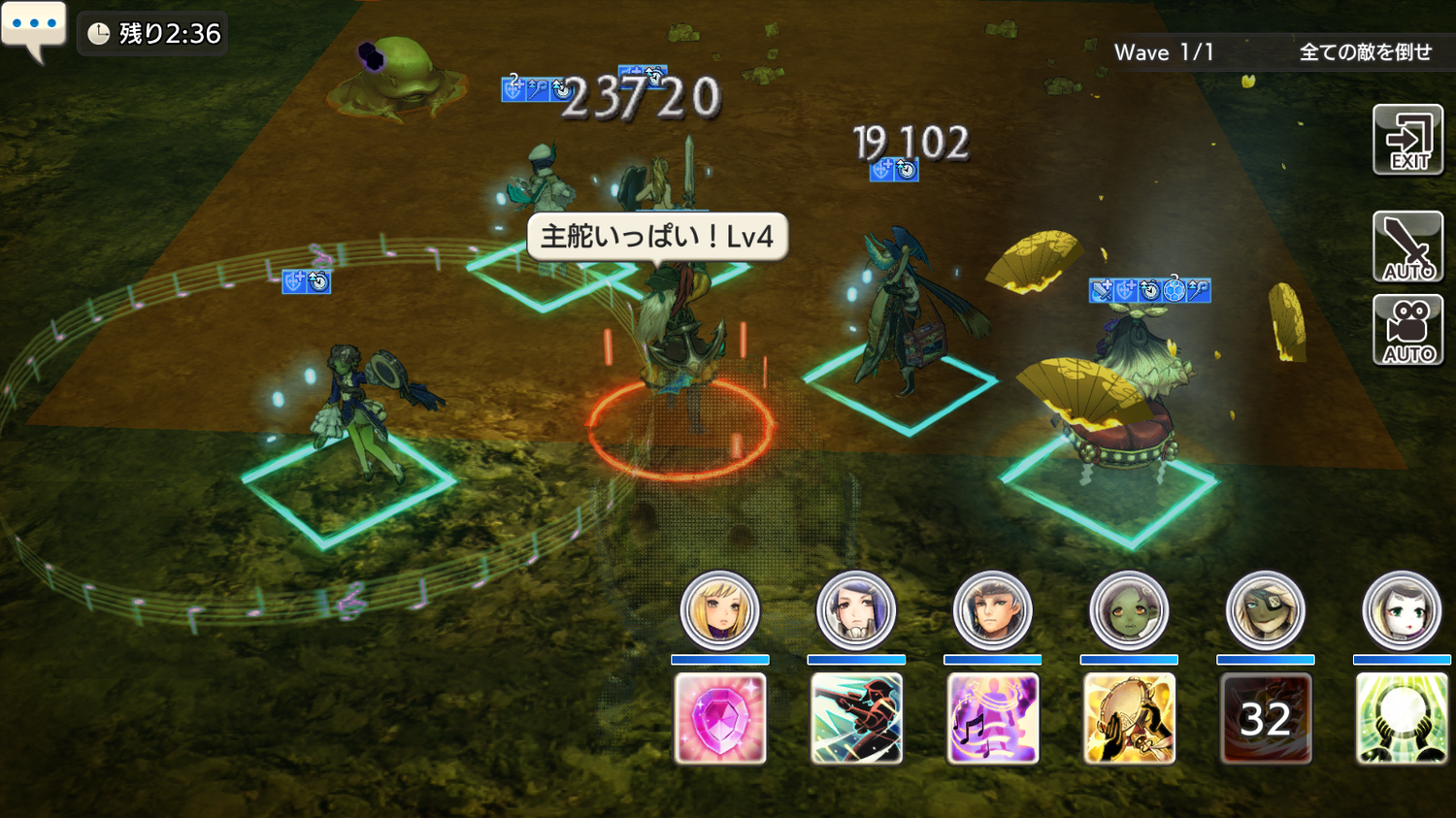Select the purple-haired character portrait

855,610
